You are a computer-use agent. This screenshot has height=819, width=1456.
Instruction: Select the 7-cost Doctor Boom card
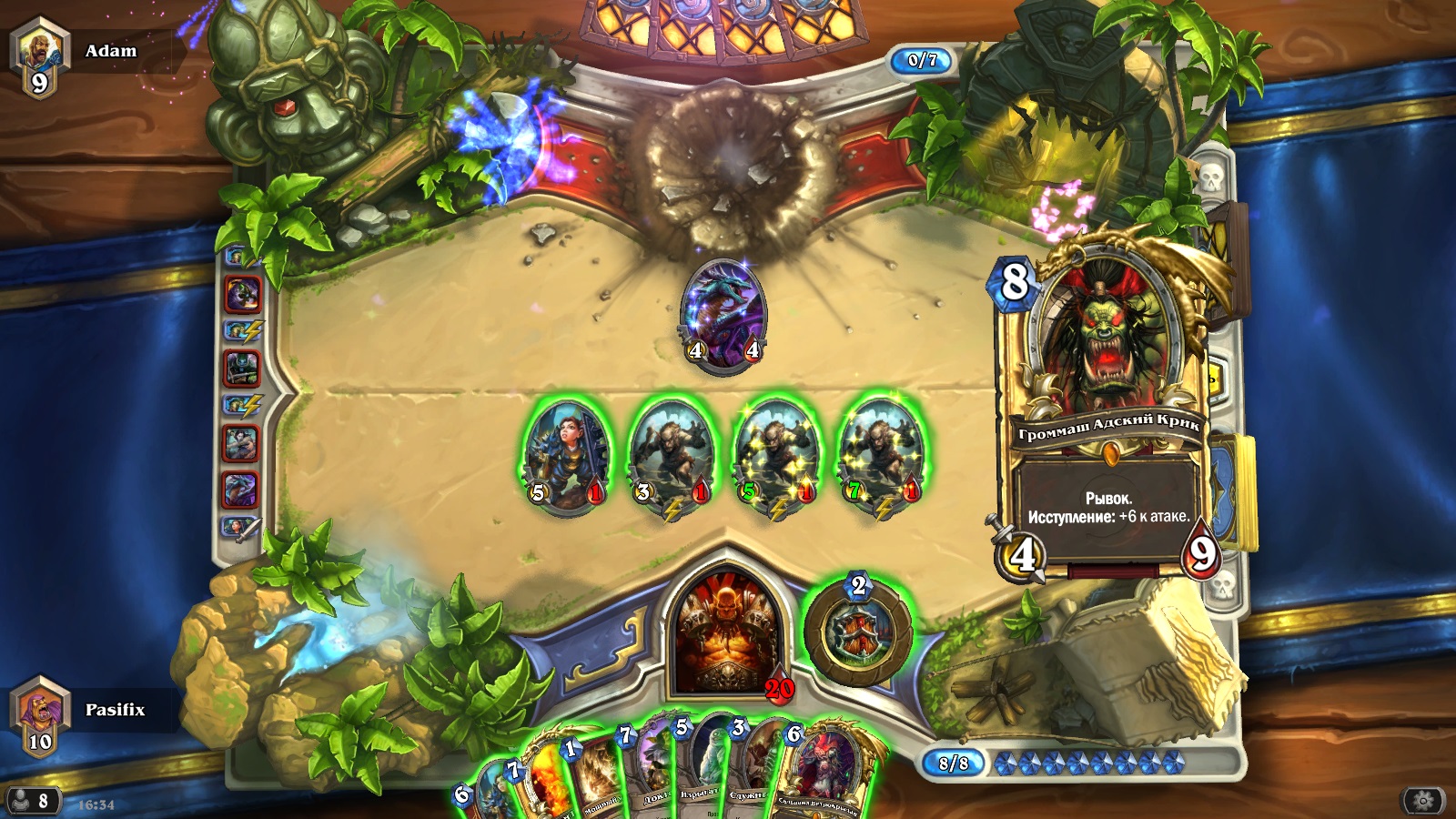(x=648, y=769)
